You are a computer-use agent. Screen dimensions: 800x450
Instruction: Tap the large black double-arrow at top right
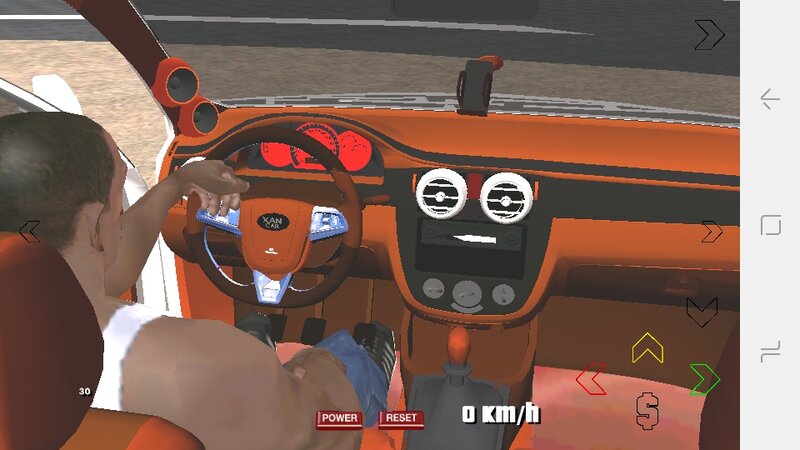point(709,35)
